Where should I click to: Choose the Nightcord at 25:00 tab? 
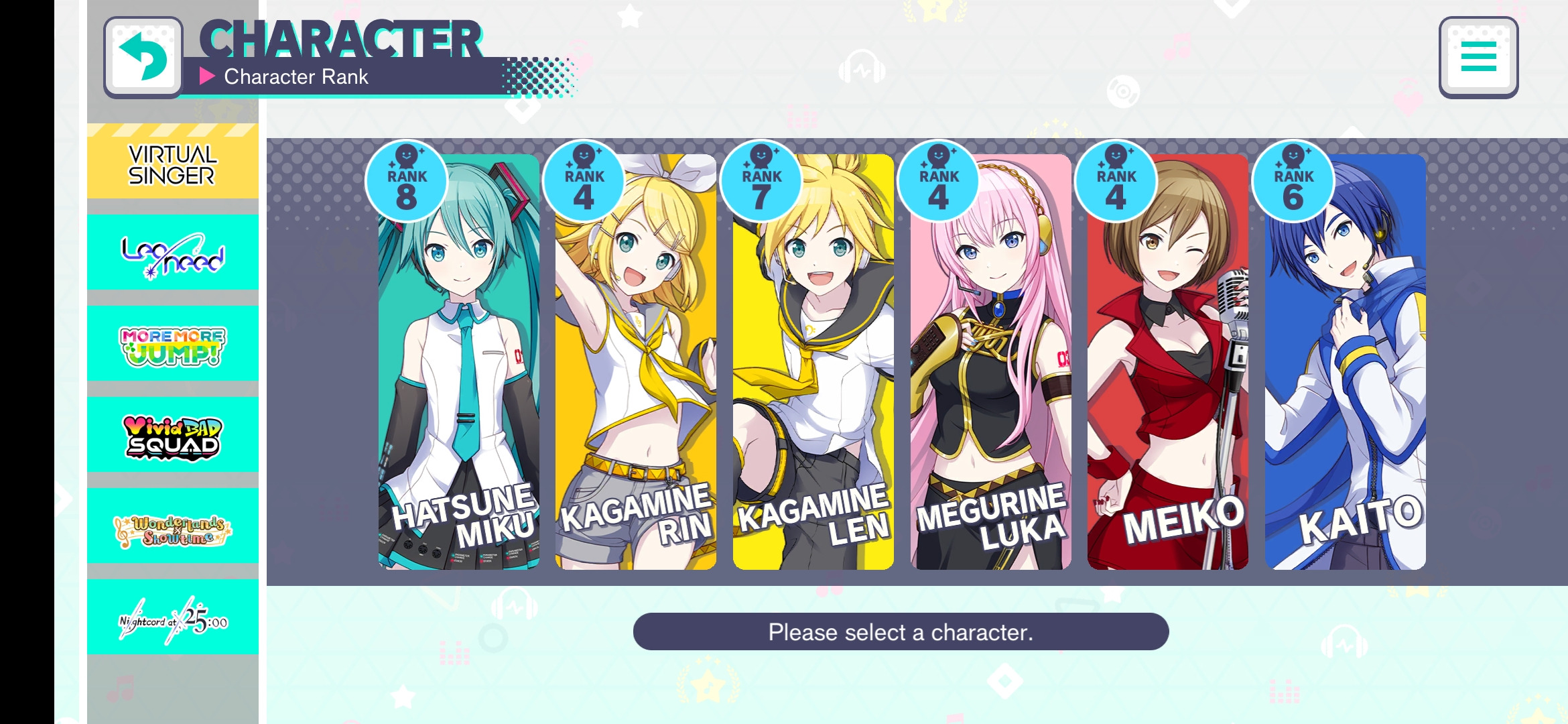pyautogui.click(x=173, y=618)
